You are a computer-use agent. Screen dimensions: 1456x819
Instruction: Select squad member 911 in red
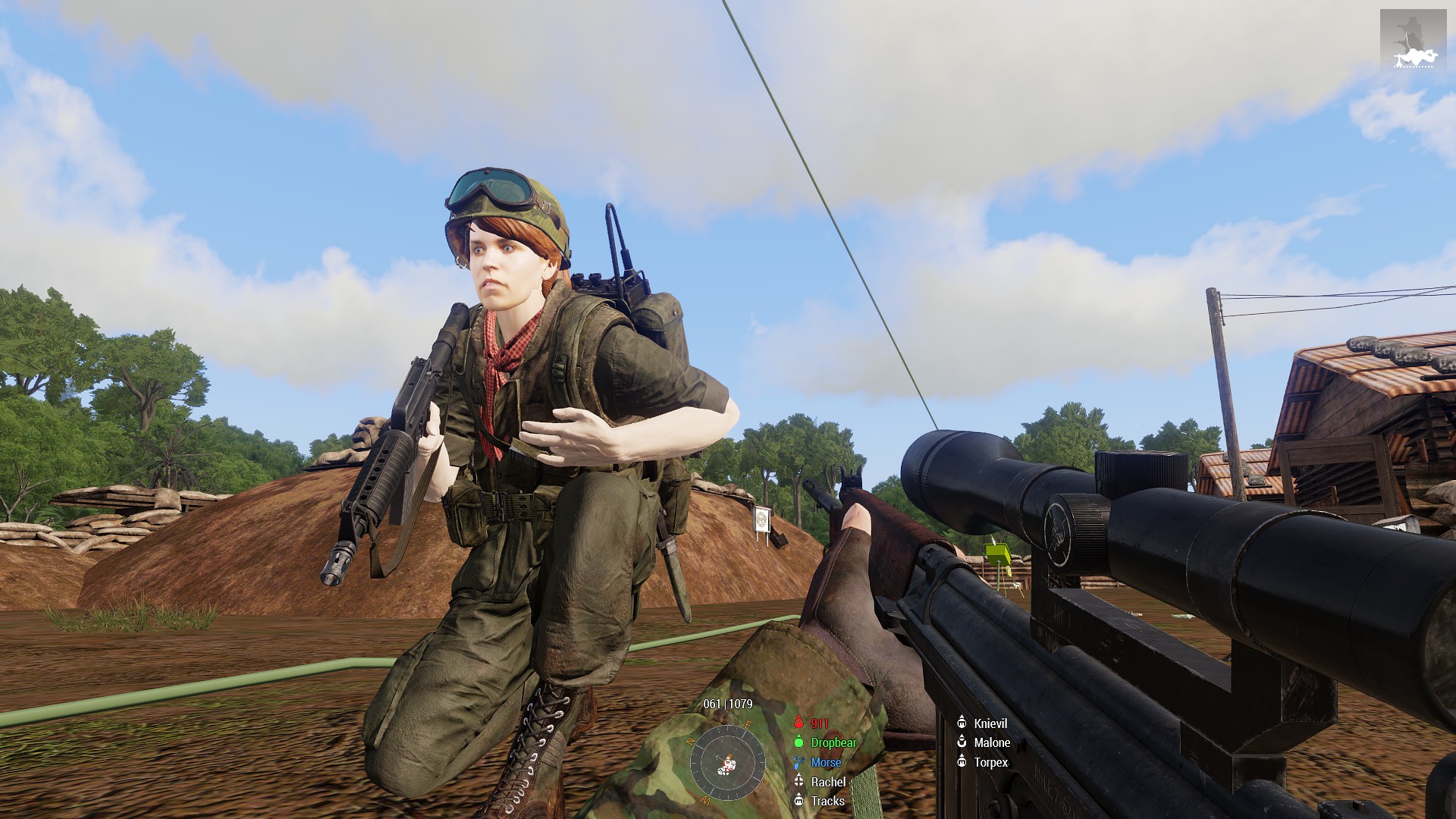tap(819, 723)
